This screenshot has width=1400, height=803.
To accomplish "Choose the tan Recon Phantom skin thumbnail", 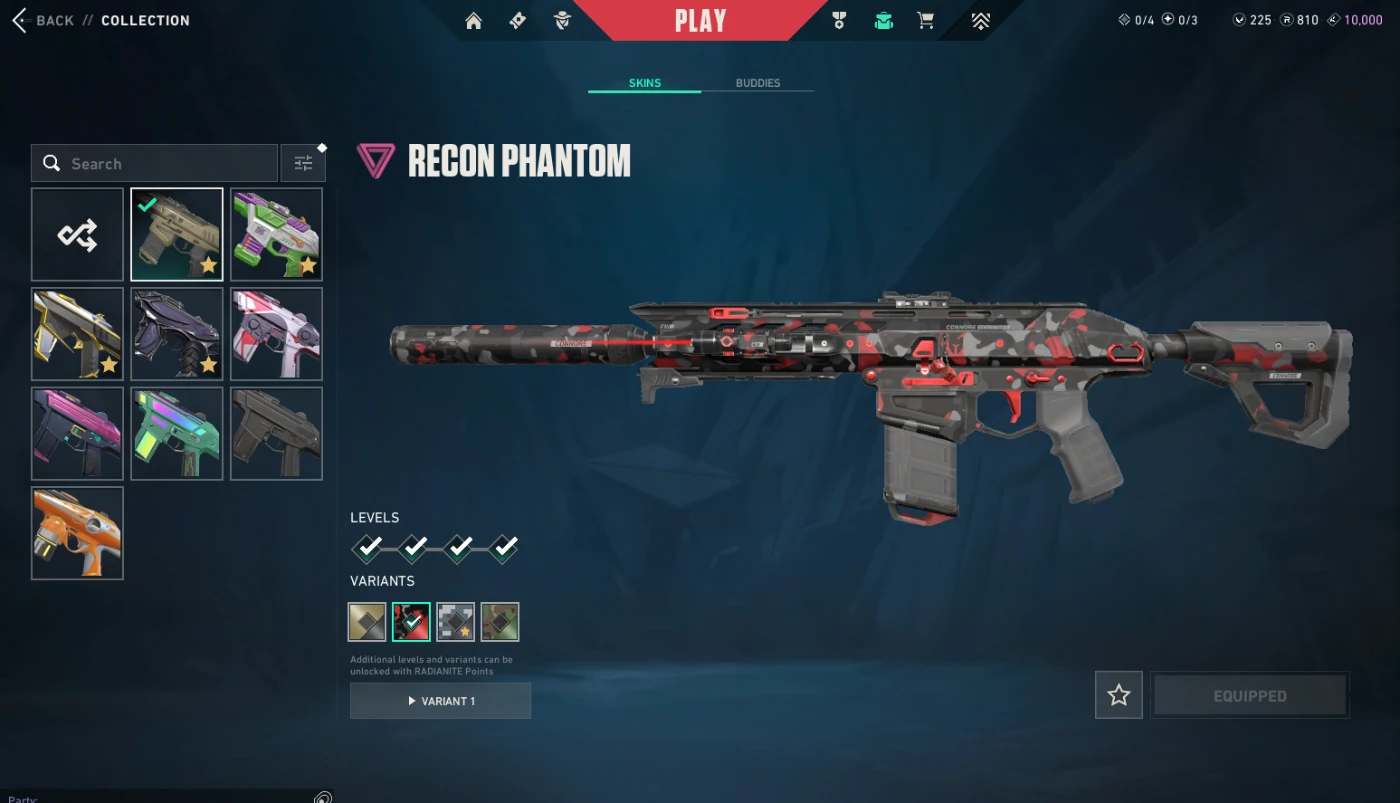I will [177, 235].
